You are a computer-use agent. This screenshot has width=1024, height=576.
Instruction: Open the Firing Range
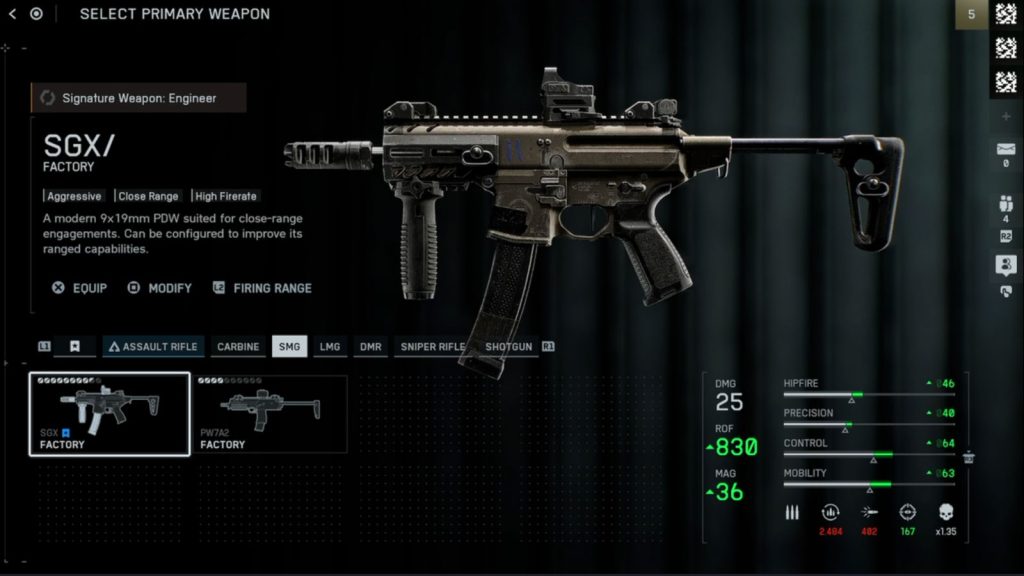[262, 288]
